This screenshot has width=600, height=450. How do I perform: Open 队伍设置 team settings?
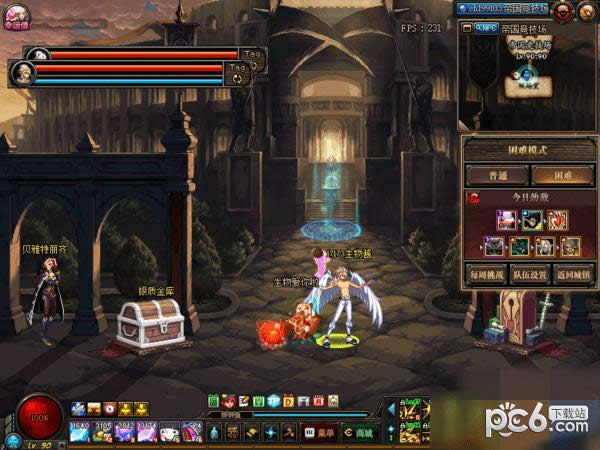coord(531,273)
